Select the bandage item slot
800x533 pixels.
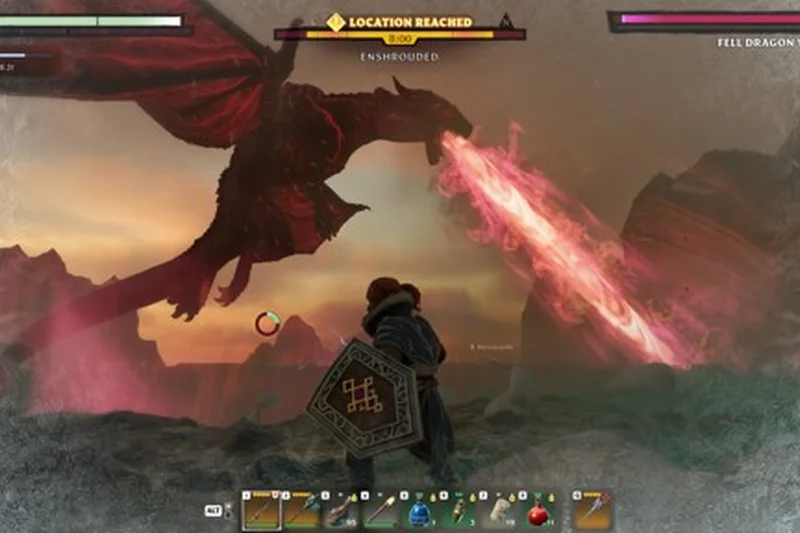click(x=499, y=511)
